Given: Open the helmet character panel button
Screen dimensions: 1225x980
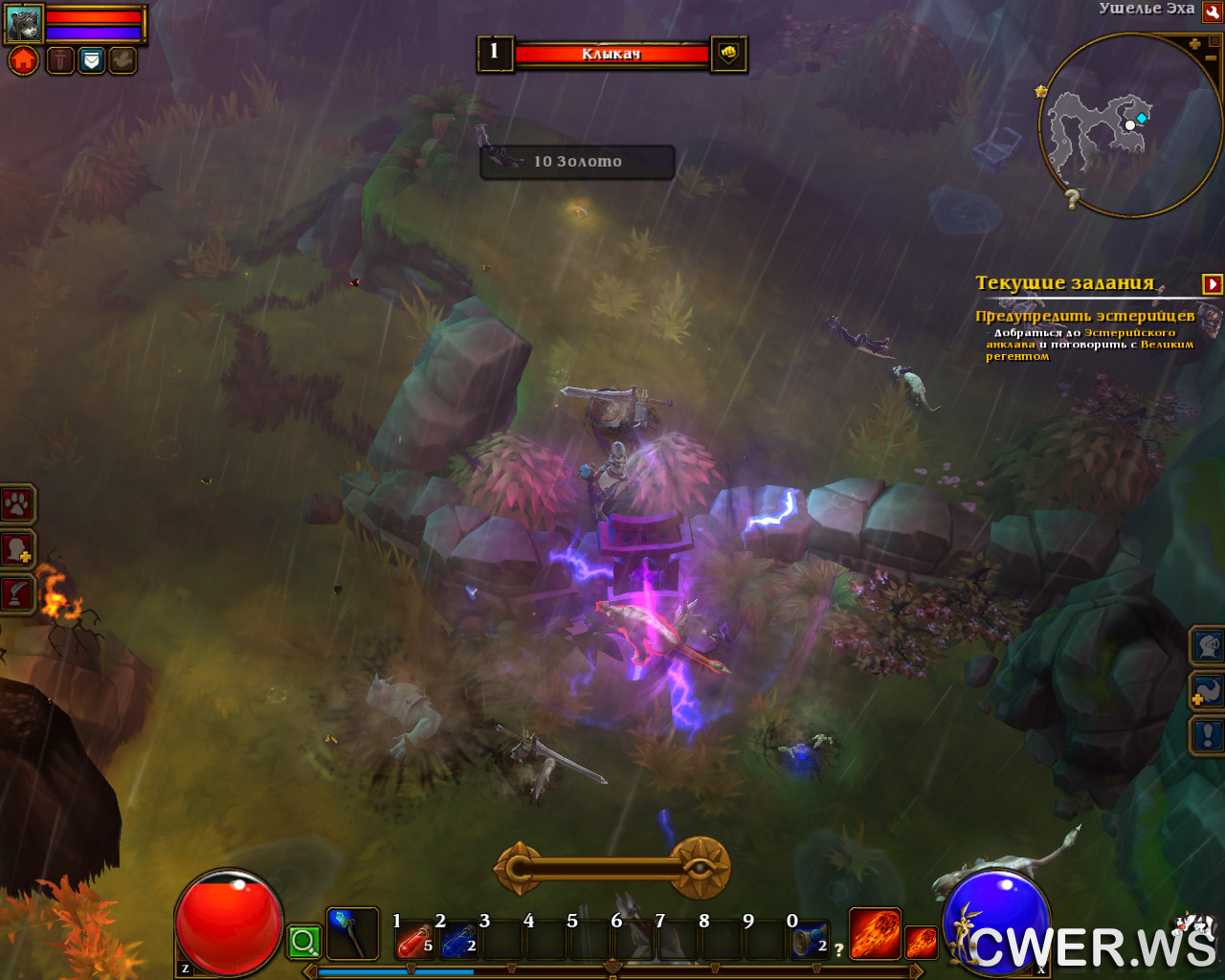Looking at the screenshot, I should coord(1208,646).
